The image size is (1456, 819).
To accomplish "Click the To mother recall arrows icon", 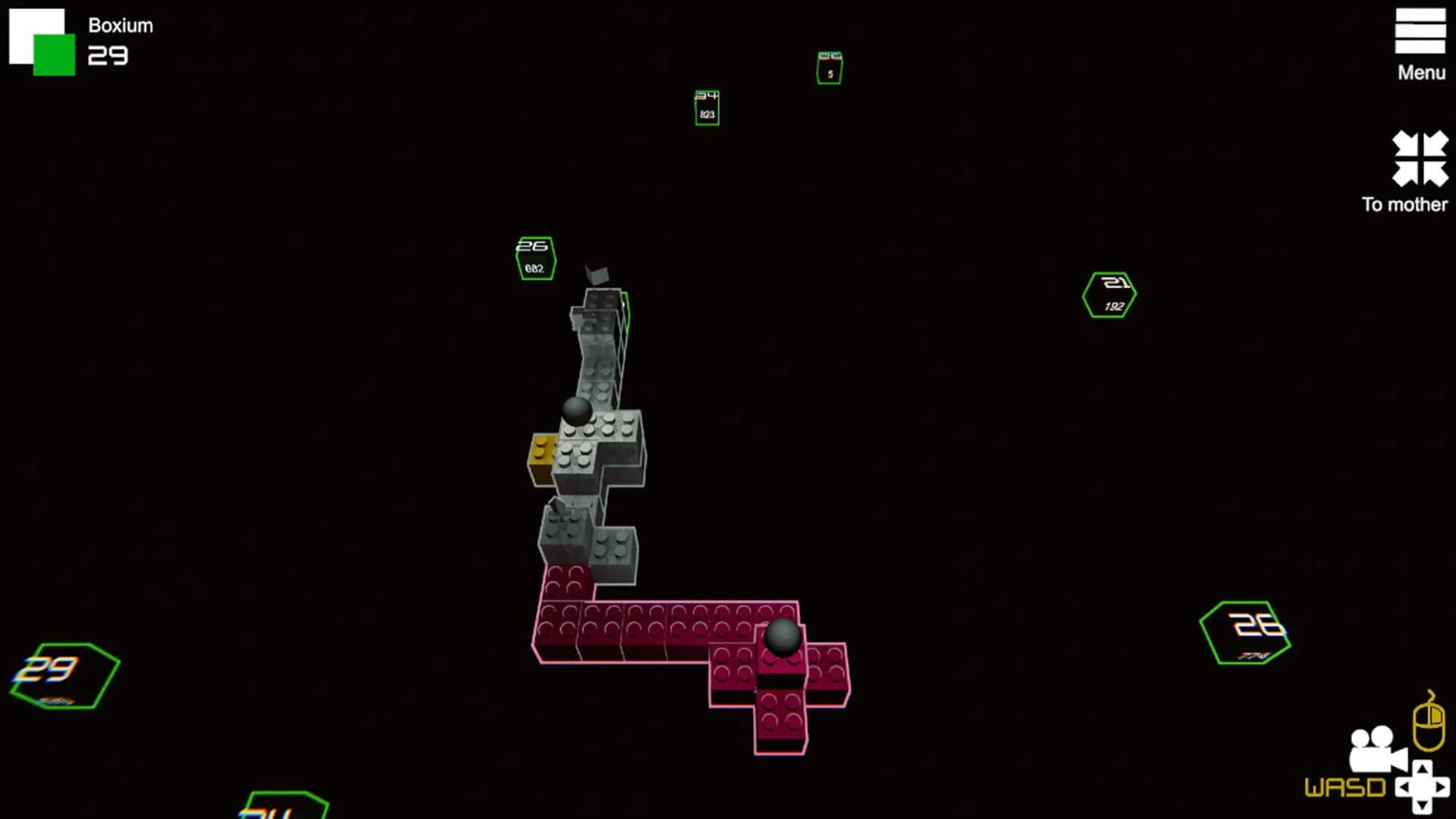I will [1421, 157].
